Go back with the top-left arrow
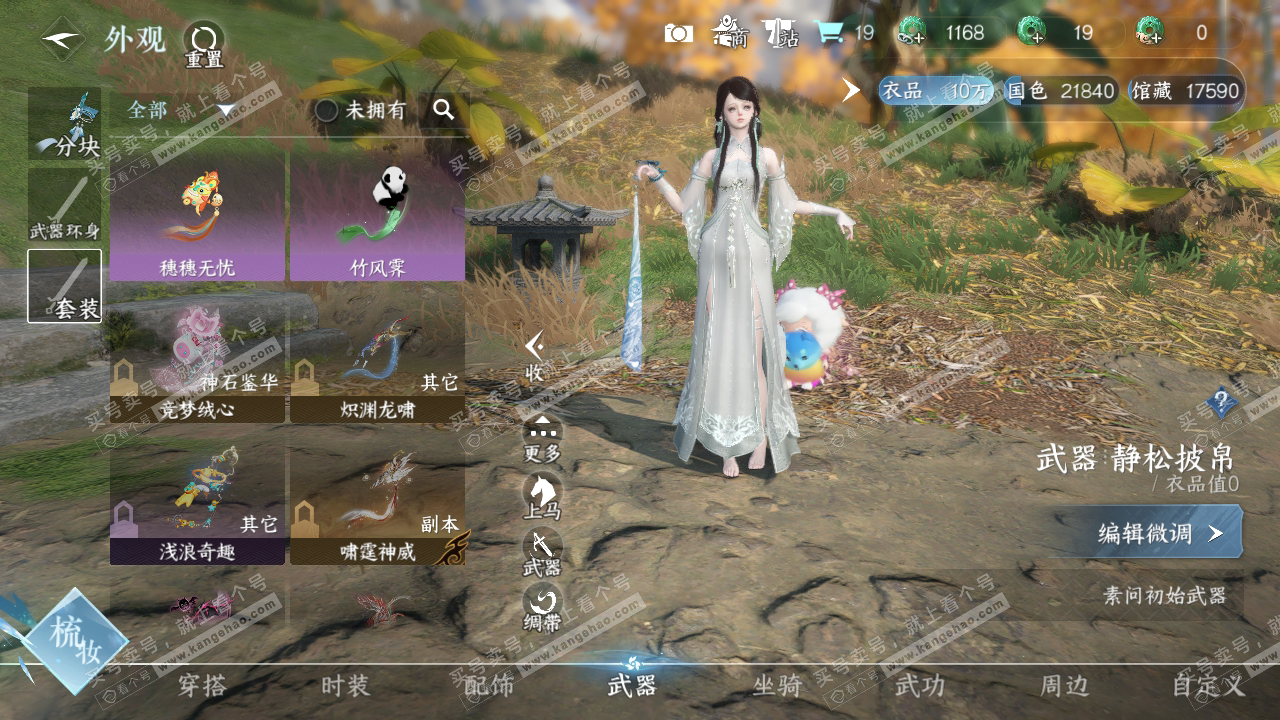 click(x=62, y=39)
